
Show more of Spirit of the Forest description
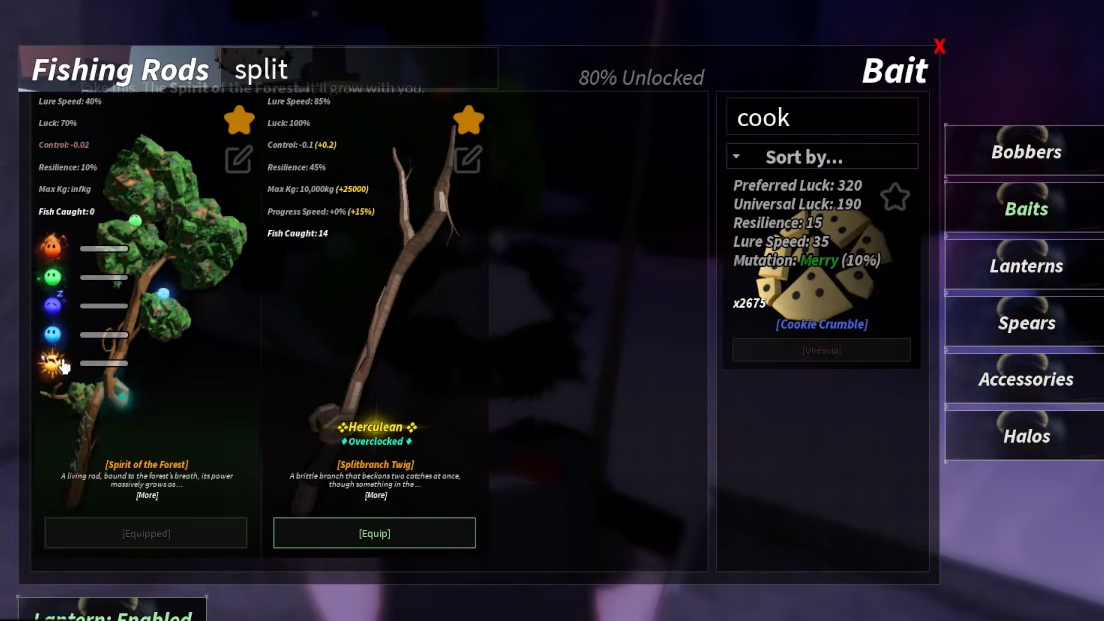point(146,495)
